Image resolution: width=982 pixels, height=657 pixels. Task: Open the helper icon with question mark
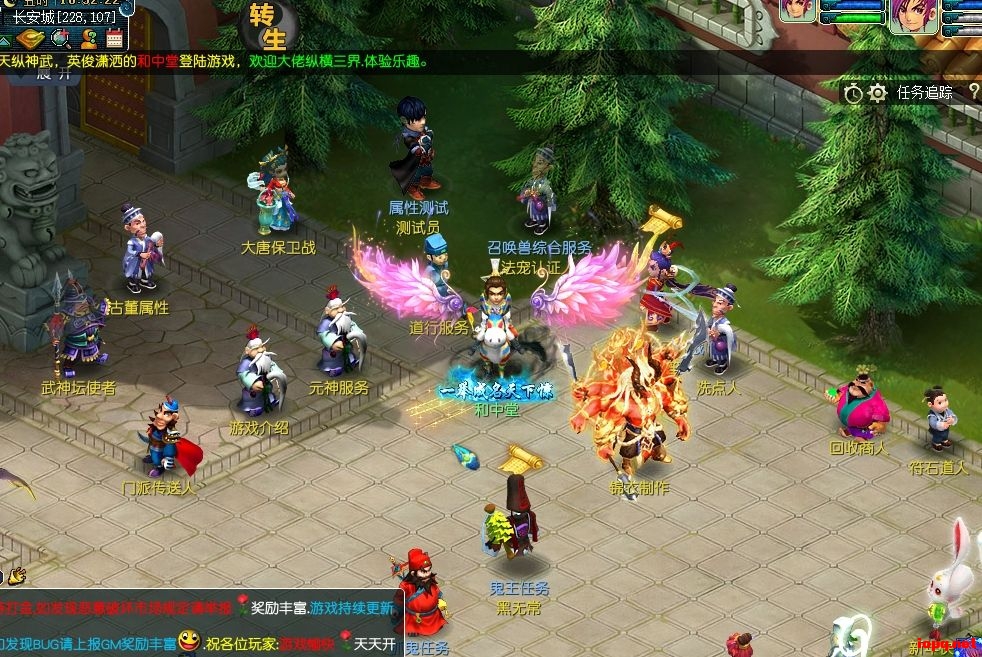pyautogui.click(x=88, y=39)
